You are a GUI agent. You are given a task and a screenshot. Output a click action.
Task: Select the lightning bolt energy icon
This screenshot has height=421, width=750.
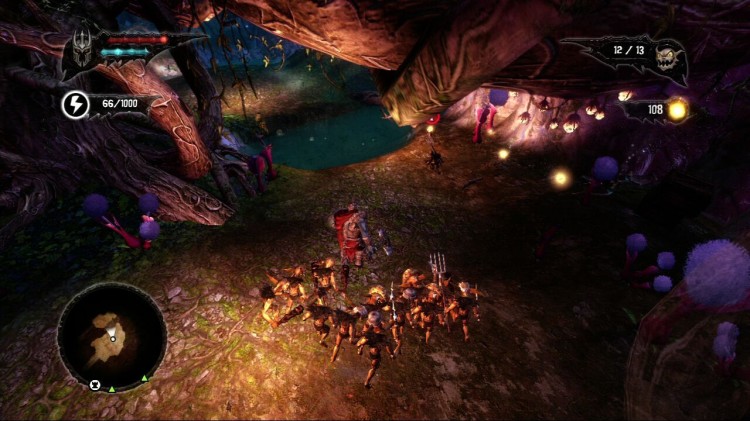[77, 105]
